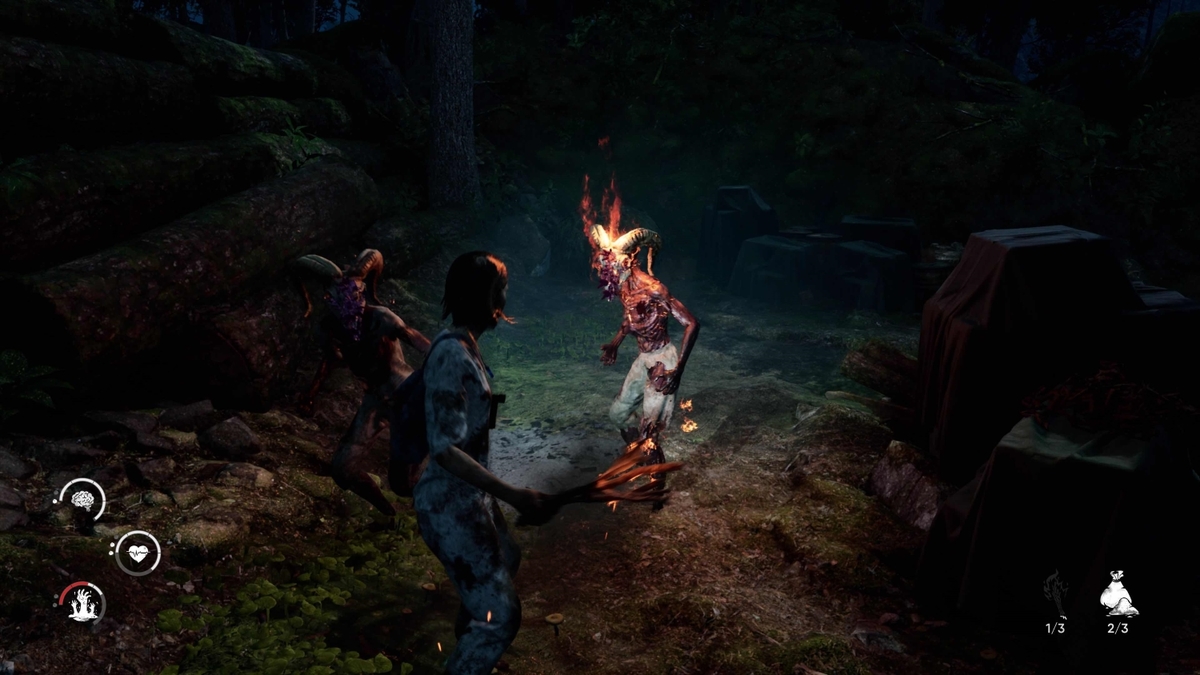Choose the zombie hands icon with red ring

tap(82, 603)
